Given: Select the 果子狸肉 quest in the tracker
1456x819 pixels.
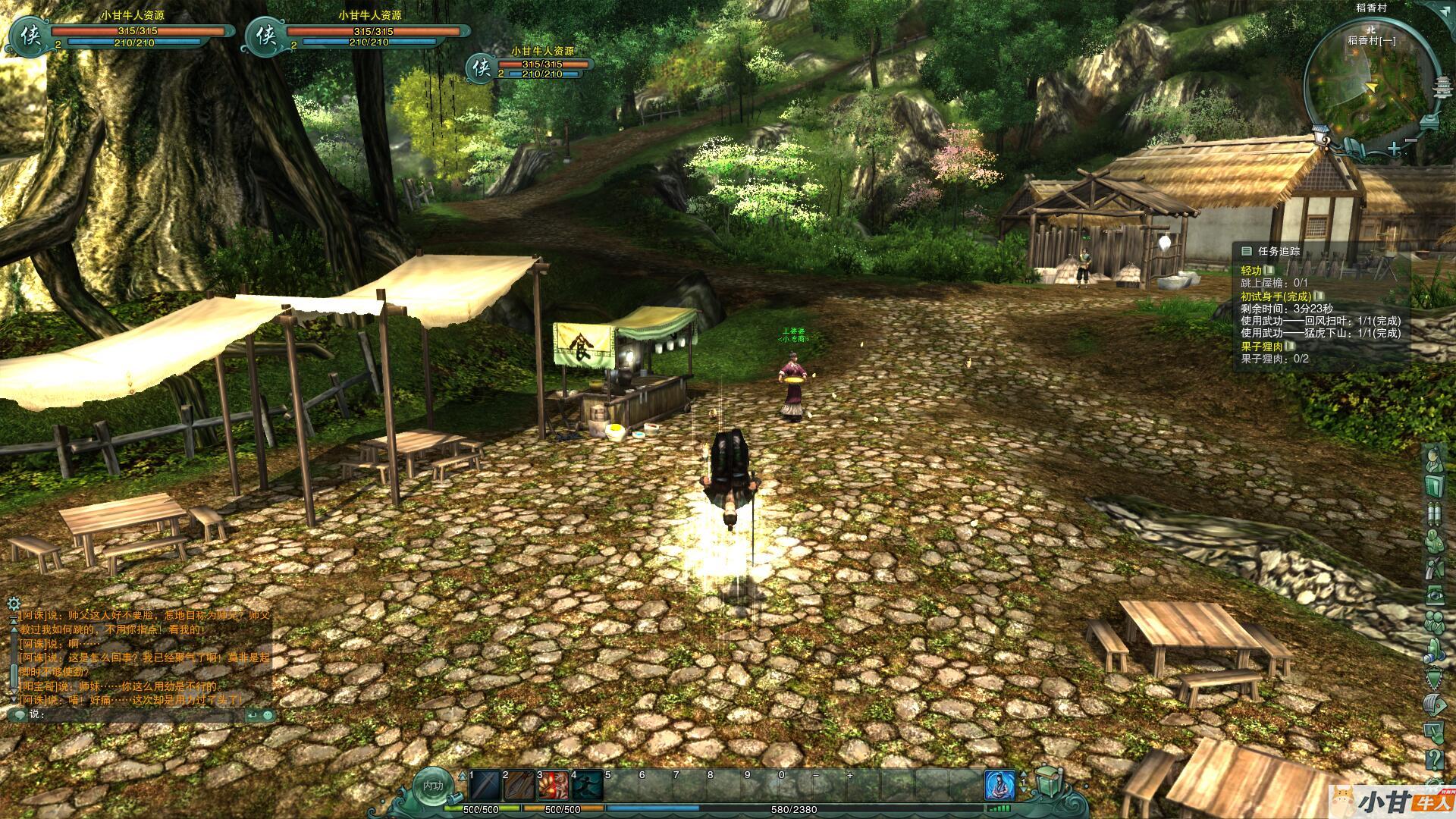Looking at the screenshot, I should click(x=1262, y=347).
